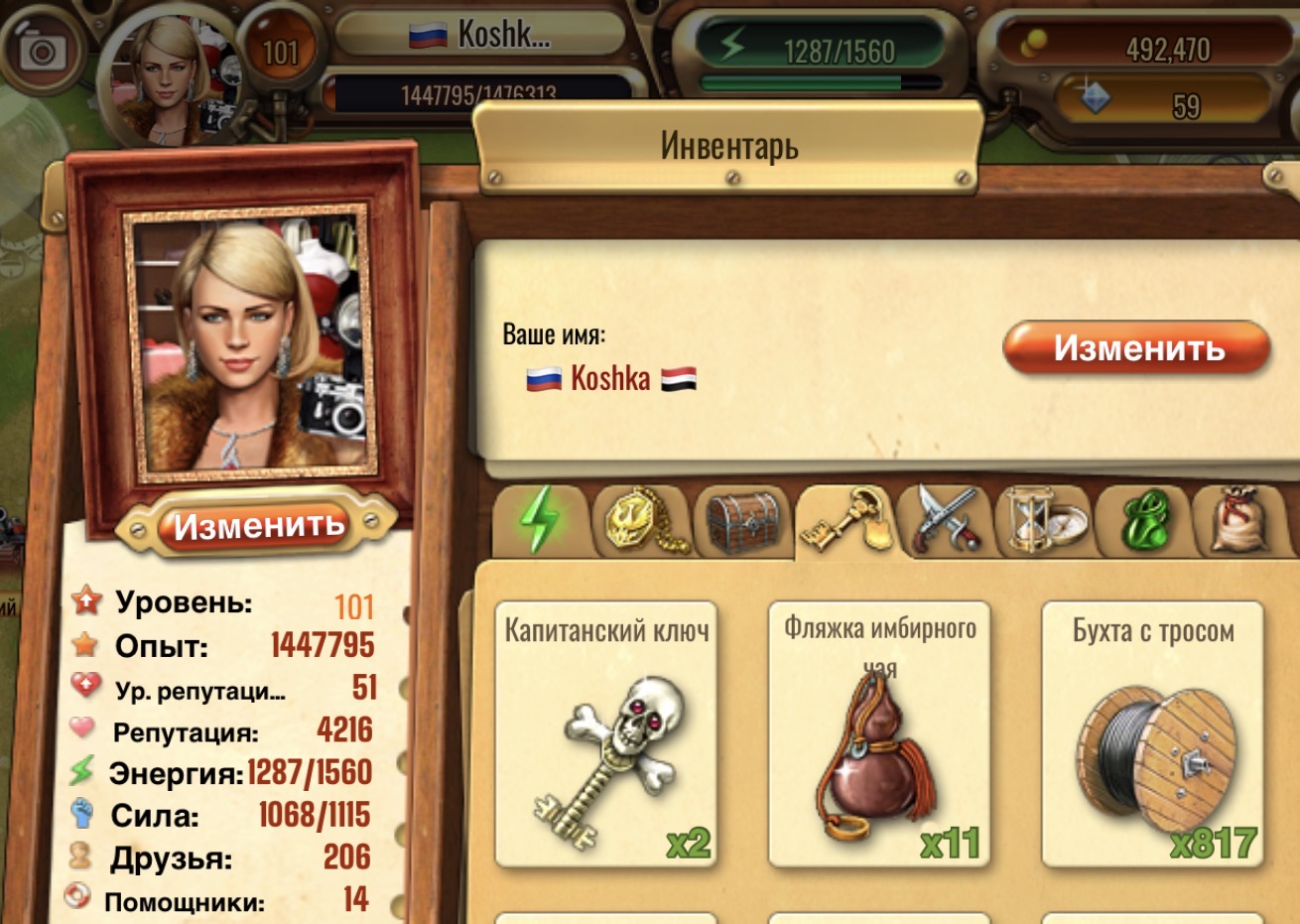The width and height of the screenshot is (1300, 924).
Task: Open the camera screenshot button
Action: coord(41,51)
